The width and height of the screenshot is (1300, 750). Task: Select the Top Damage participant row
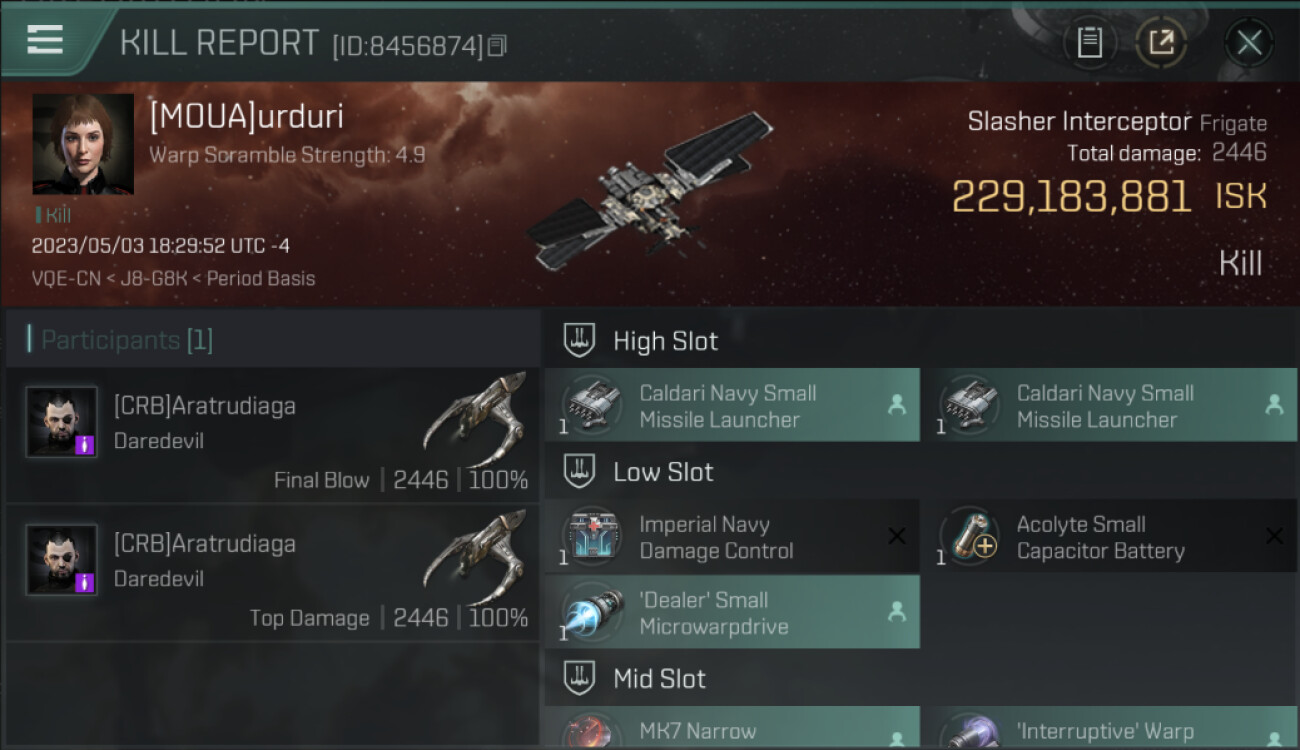coord(272,574)
